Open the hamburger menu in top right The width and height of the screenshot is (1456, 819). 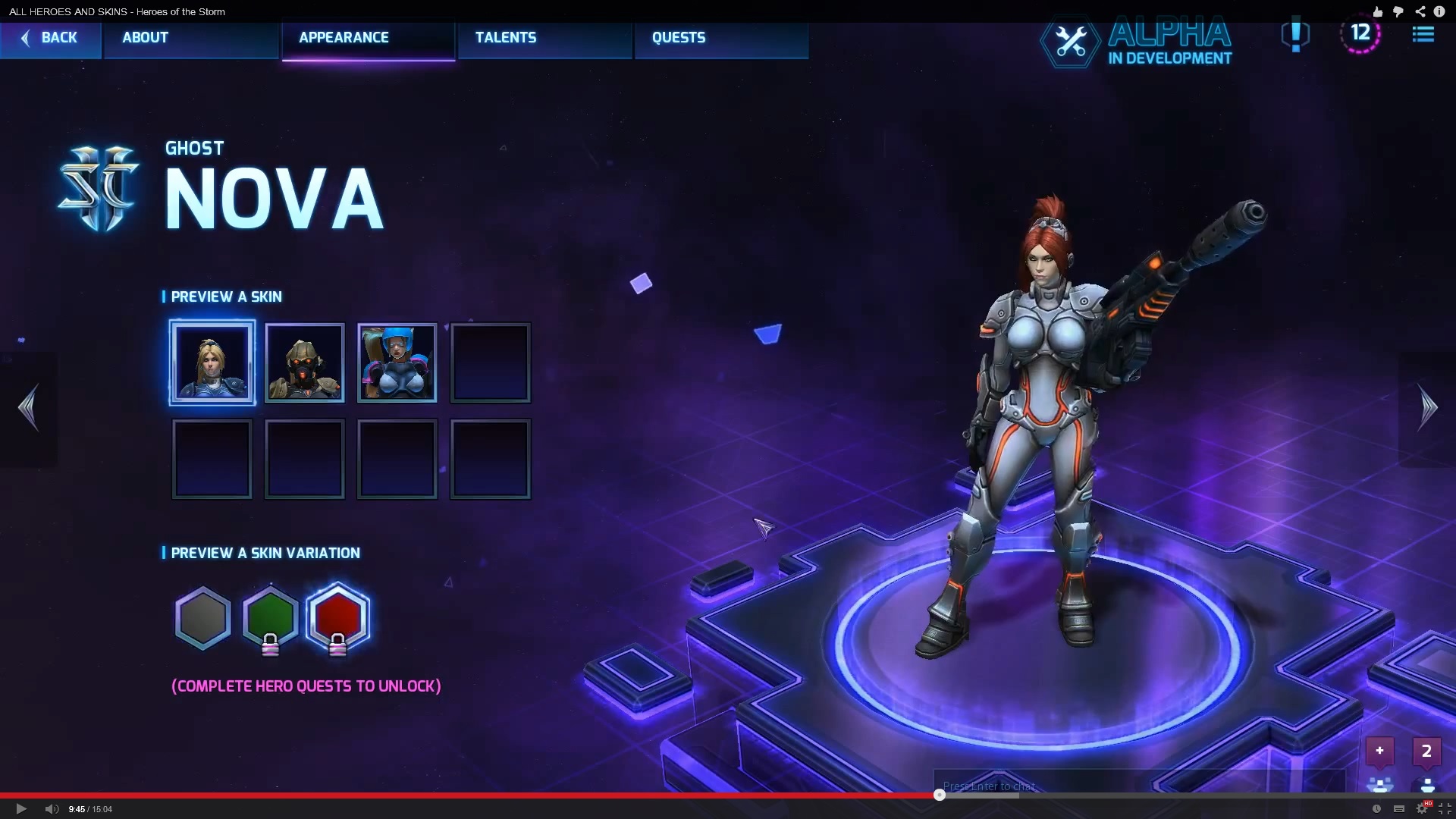[1424, 34]
